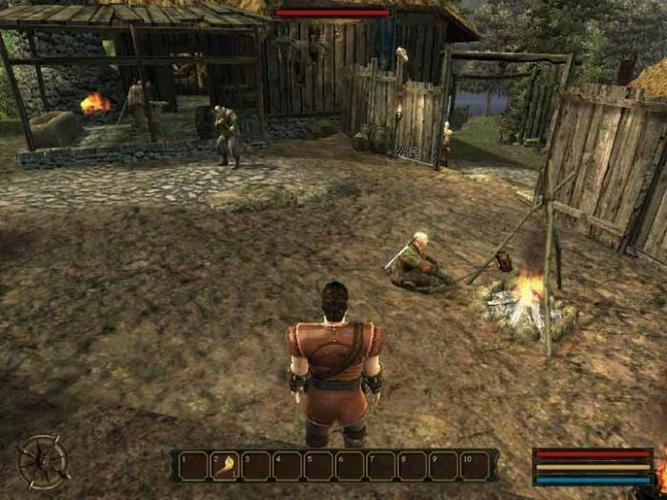The height and width of the screenshot is (500, 667).
Task: Select the torch in hotbar slot 2
Action: (x=224, y=465)
